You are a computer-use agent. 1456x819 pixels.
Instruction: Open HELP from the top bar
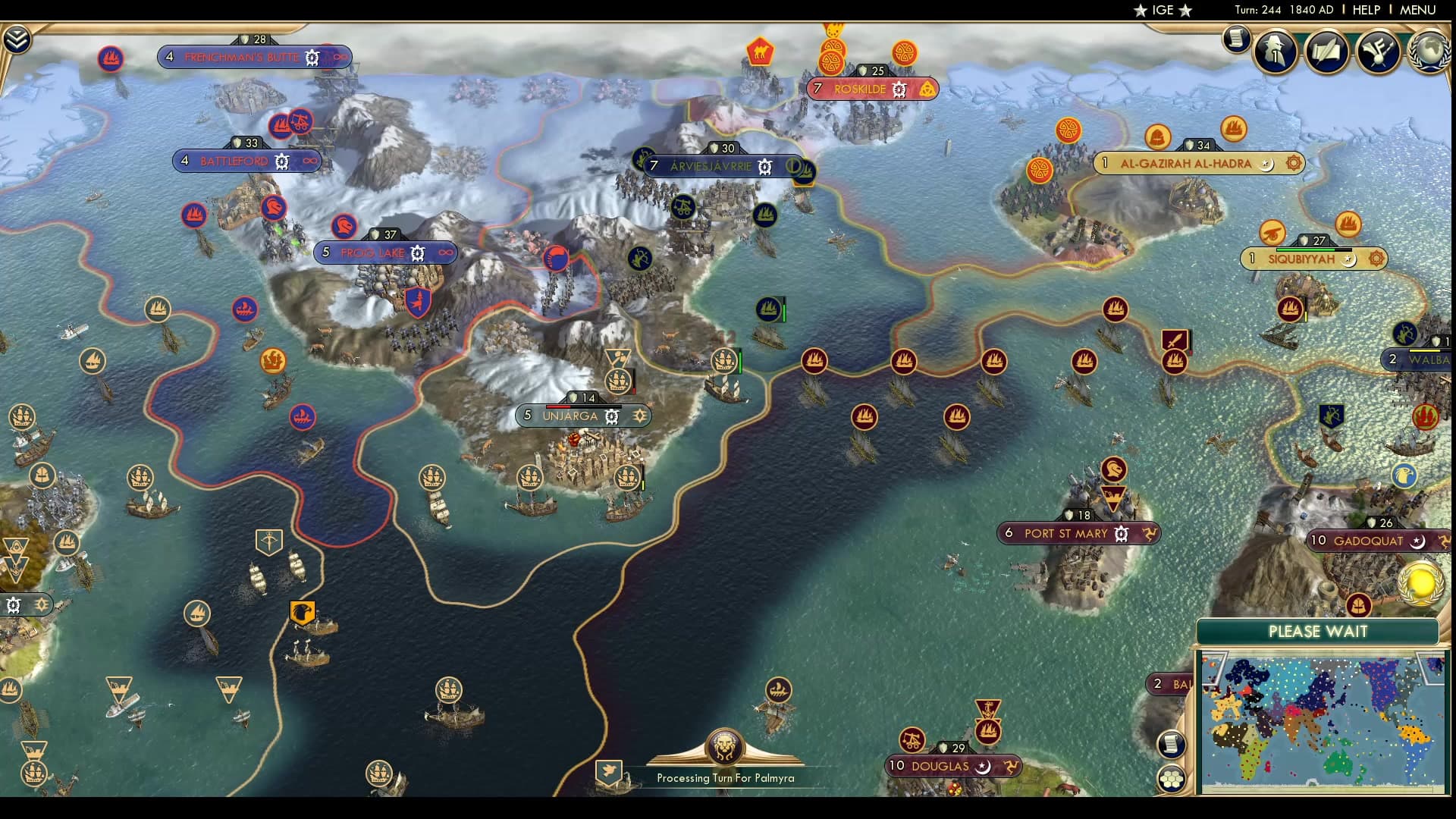click(x=1365, y=11)
